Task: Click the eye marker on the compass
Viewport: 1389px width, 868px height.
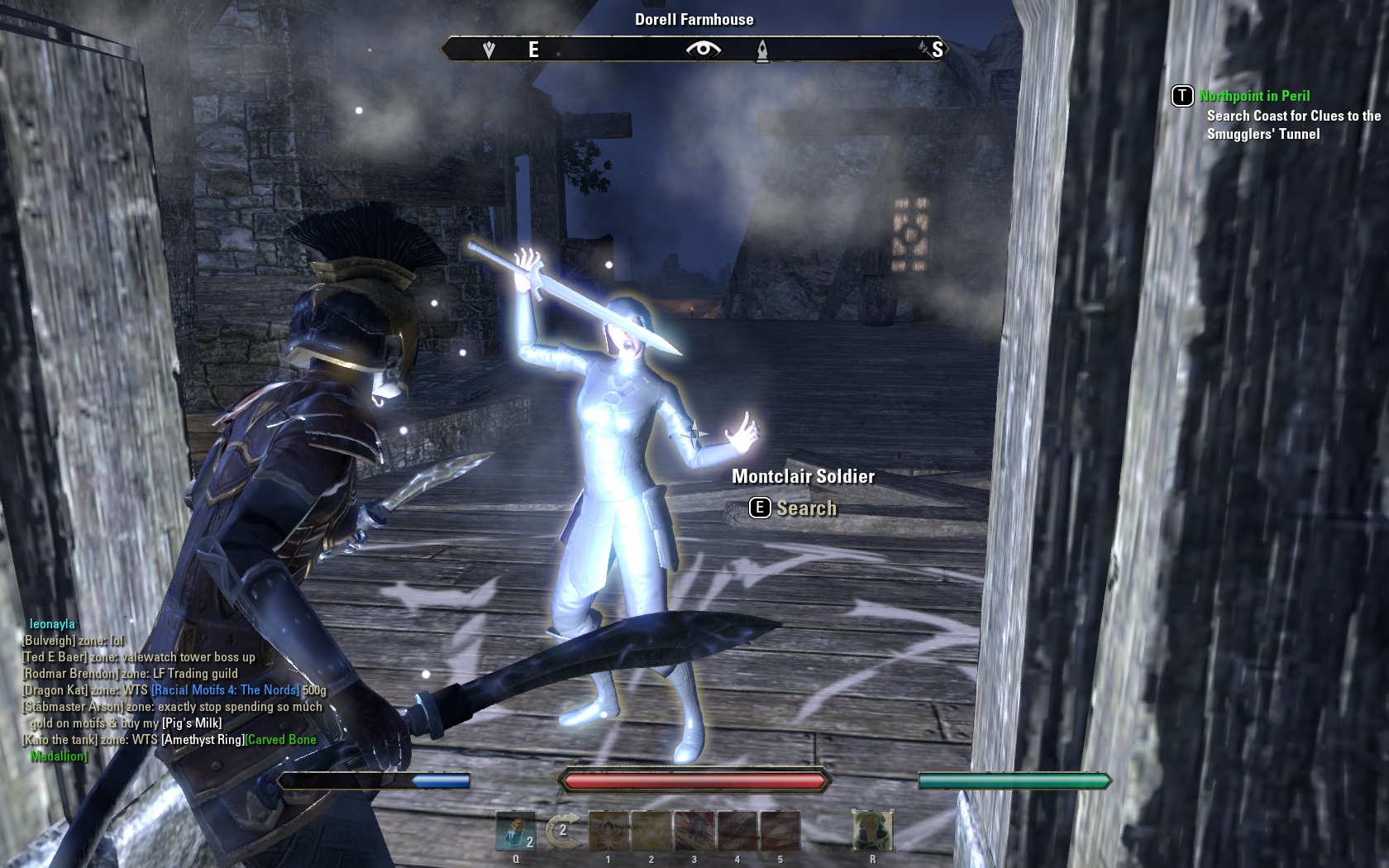Action: 703,50
